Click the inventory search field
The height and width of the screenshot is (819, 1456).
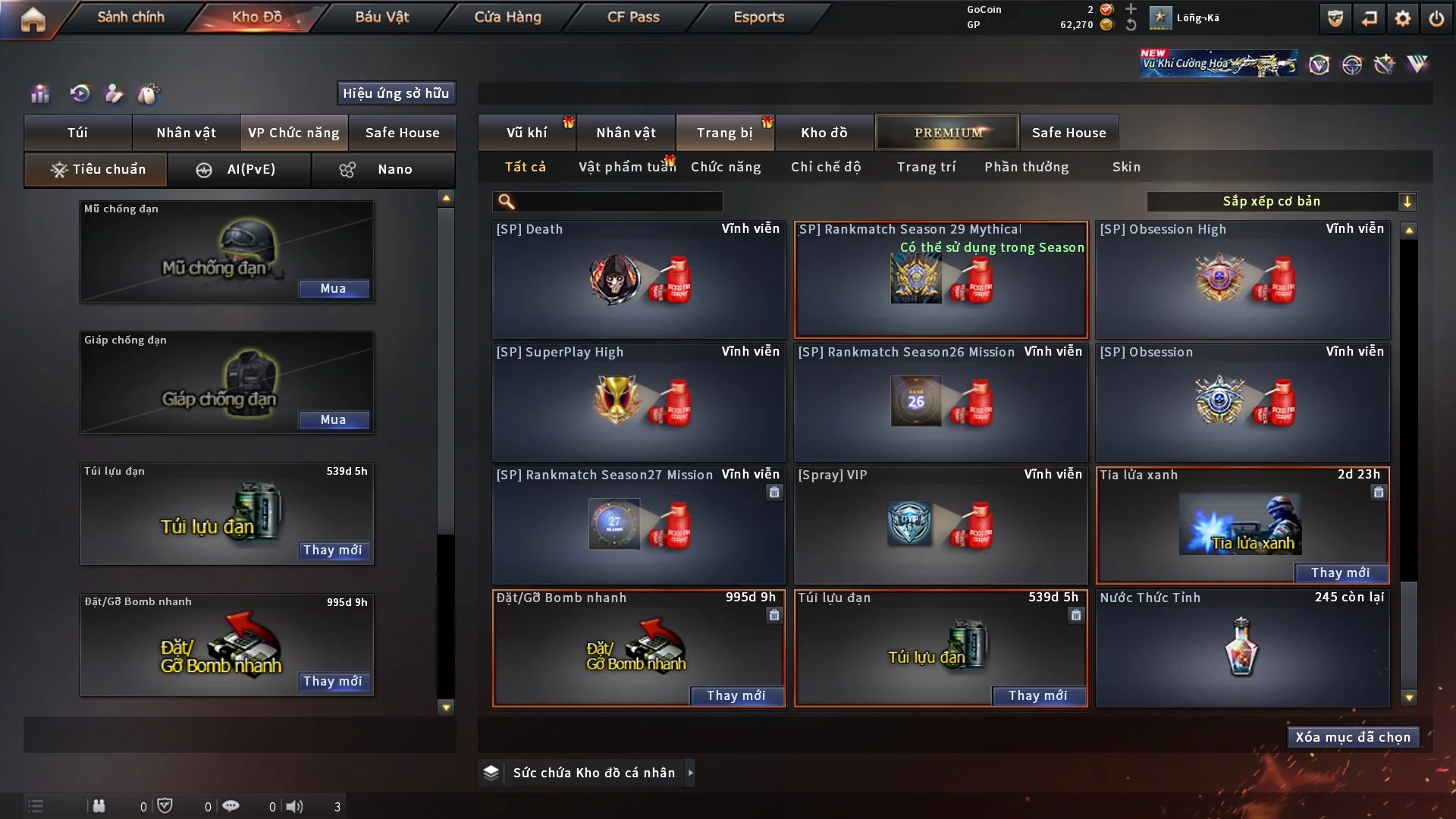click(618, 202)
